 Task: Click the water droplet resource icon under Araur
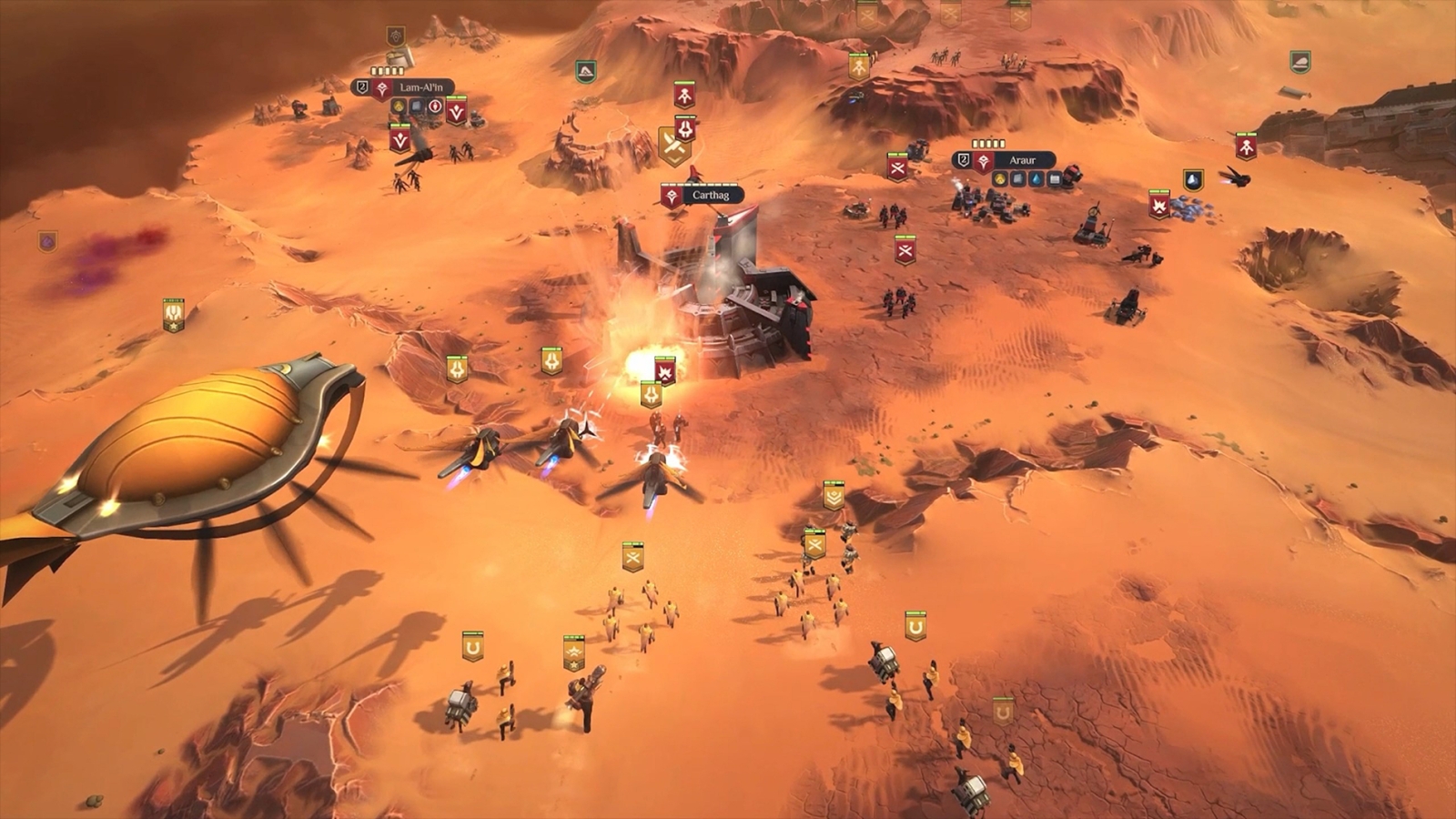1036,178
